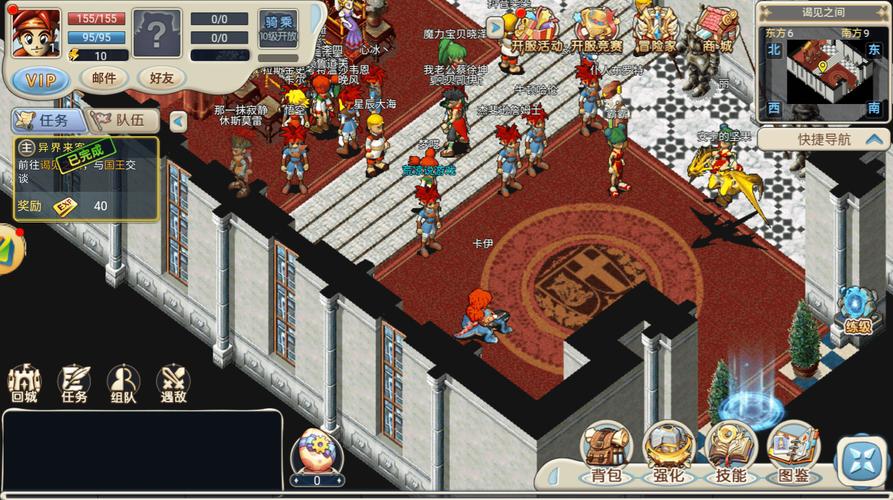Open the 强化 enhancement menu

point(669,452)
